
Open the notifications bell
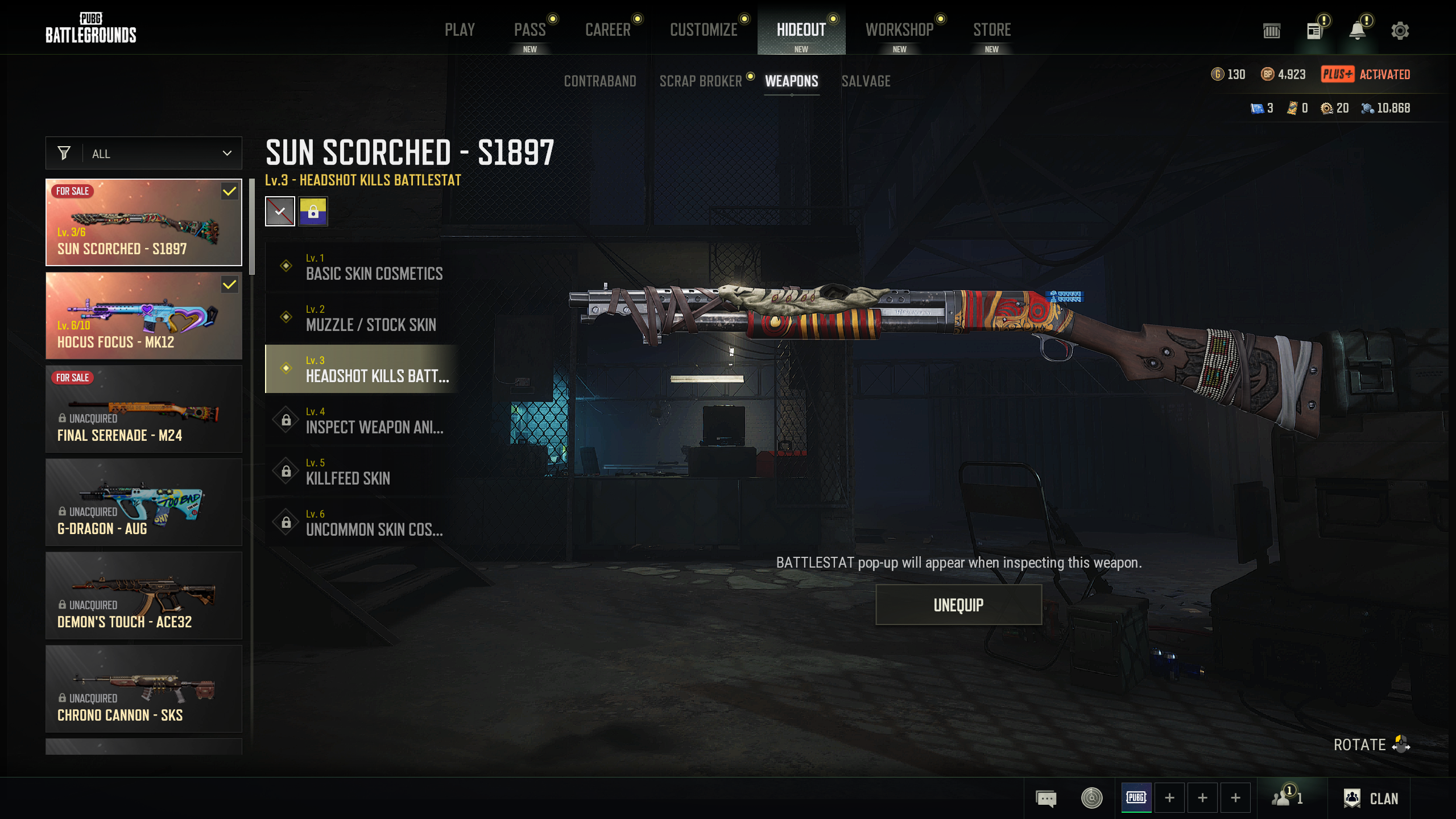point(1357,31)
